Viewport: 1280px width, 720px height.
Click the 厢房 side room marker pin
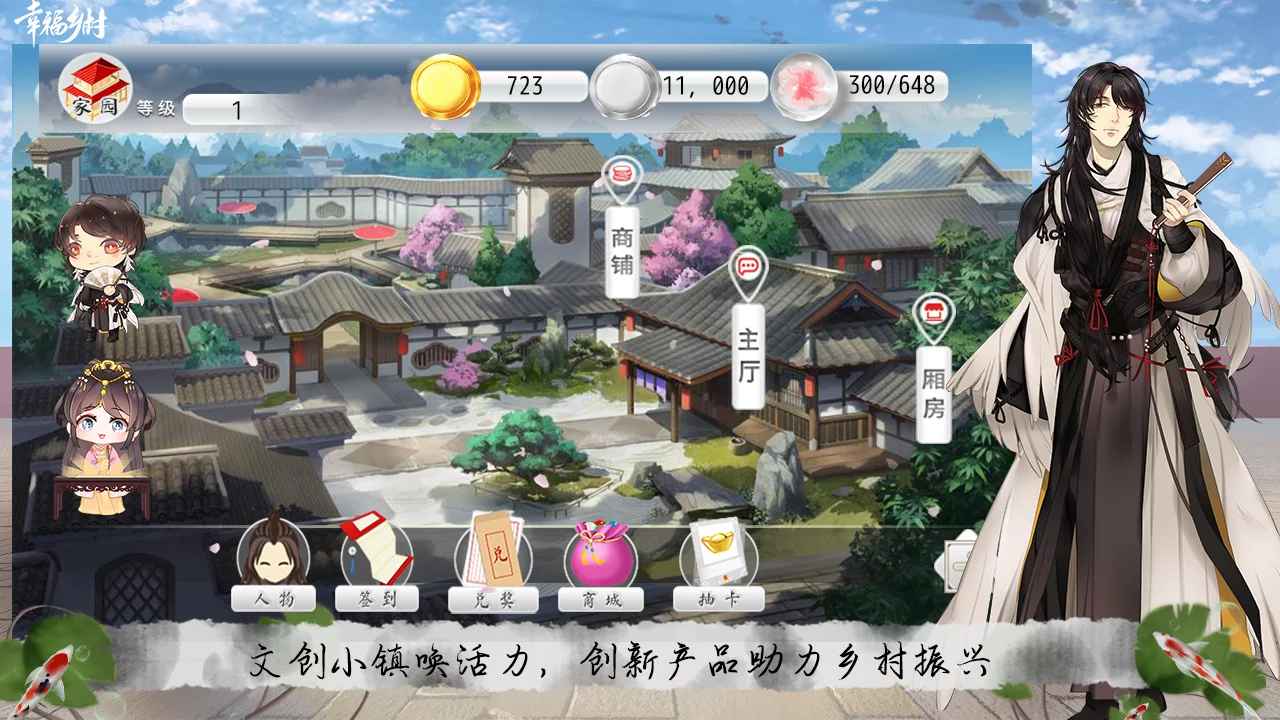[932, 314]
